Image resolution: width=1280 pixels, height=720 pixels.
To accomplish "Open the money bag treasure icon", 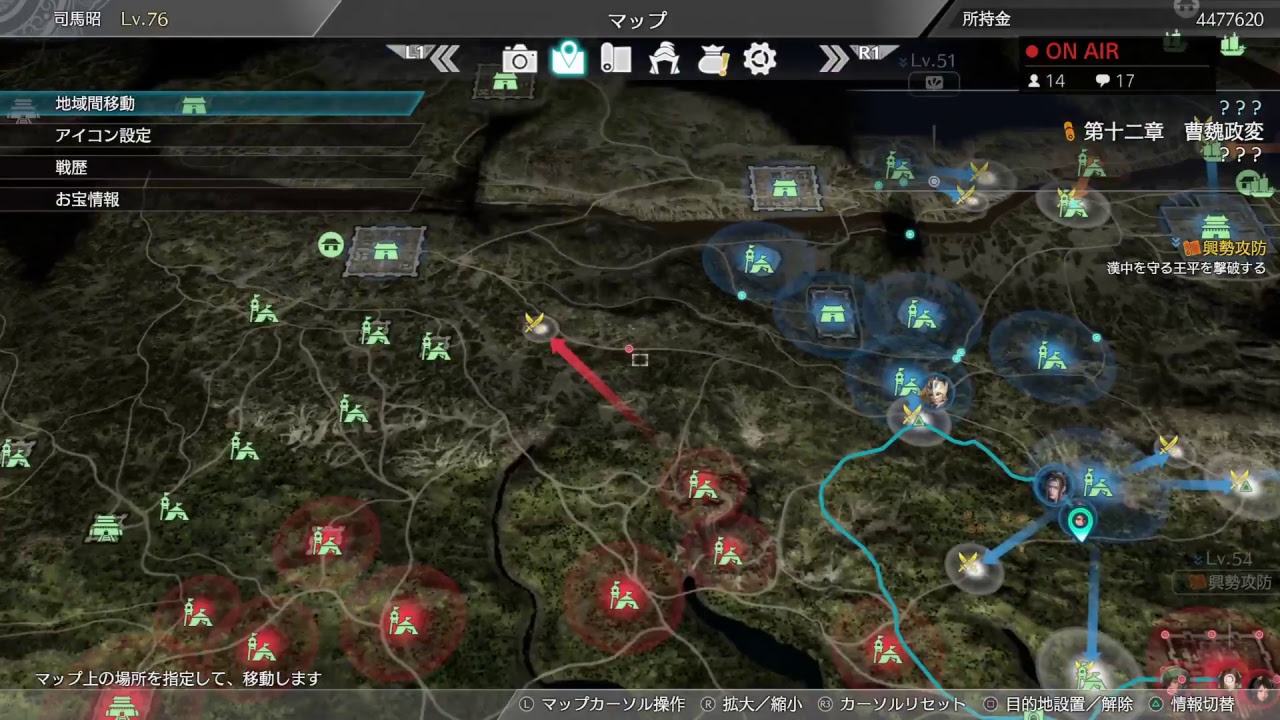I will coord(711,60).
